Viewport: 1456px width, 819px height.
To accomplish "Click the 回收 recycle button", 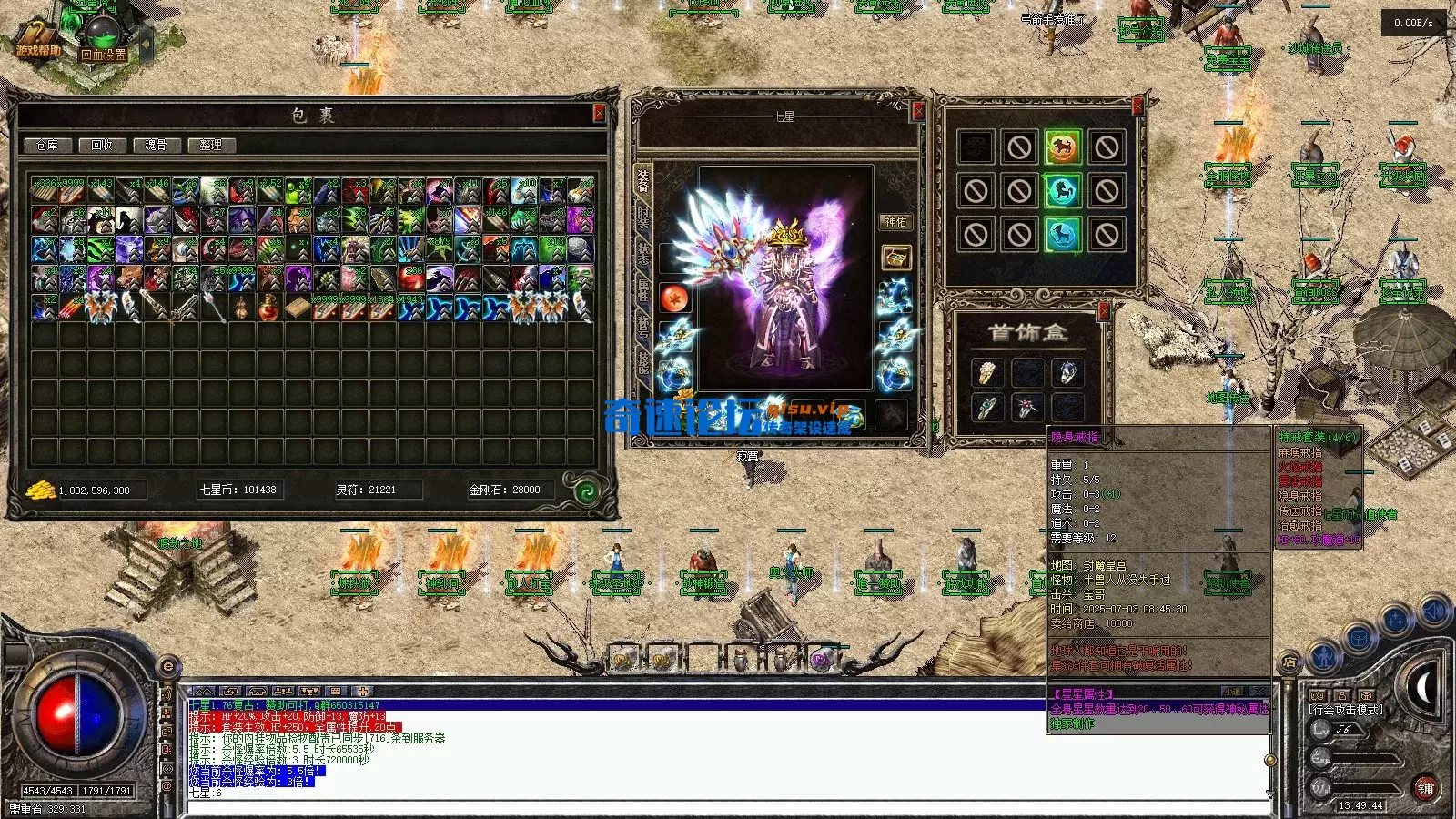I will pyautogui.click(x=101, y=145).
